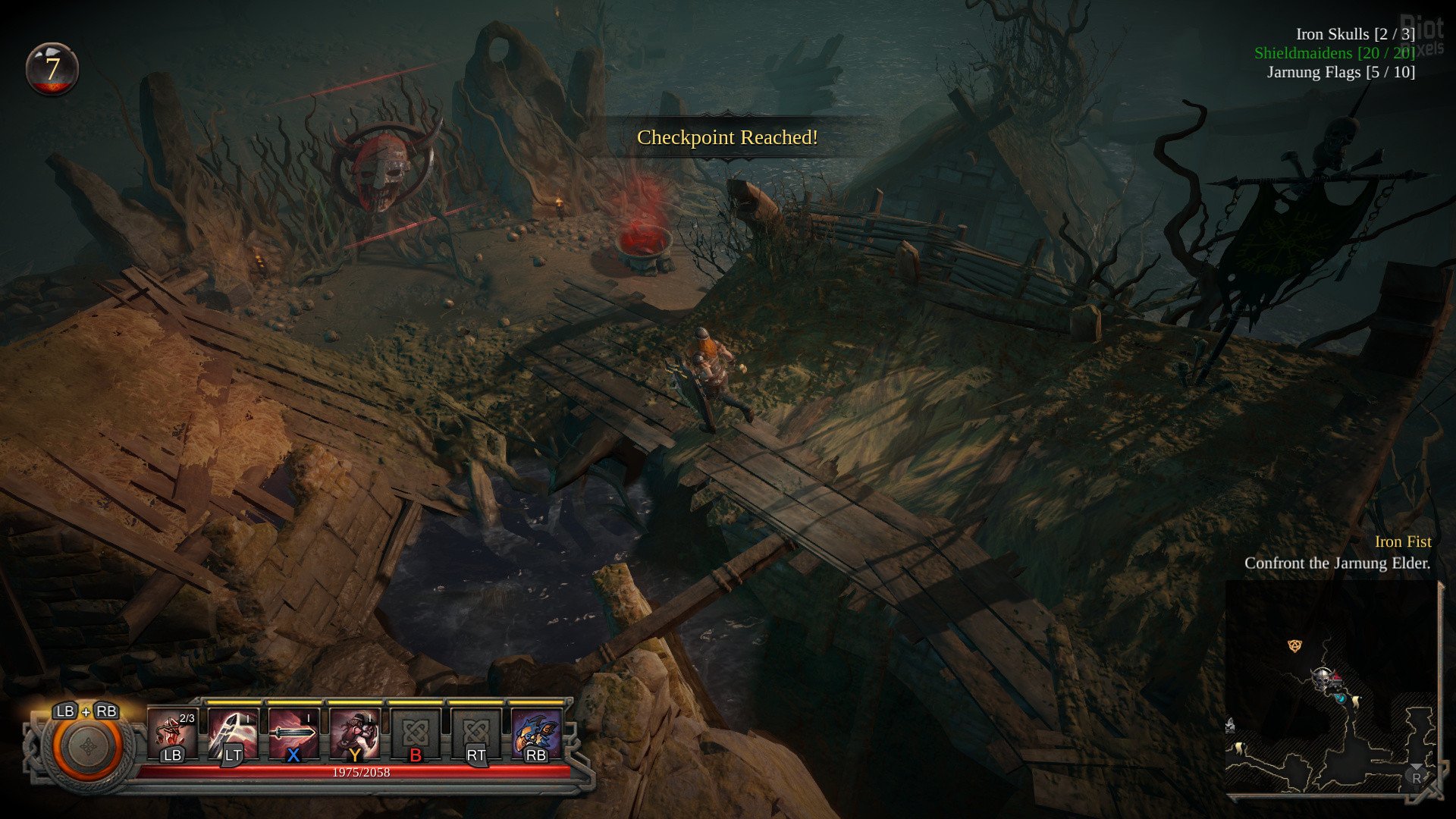This screenshot has width=1456, height=819.
Task: Select the Jarnung Flags objective entry
Action: coord(1341,72)
